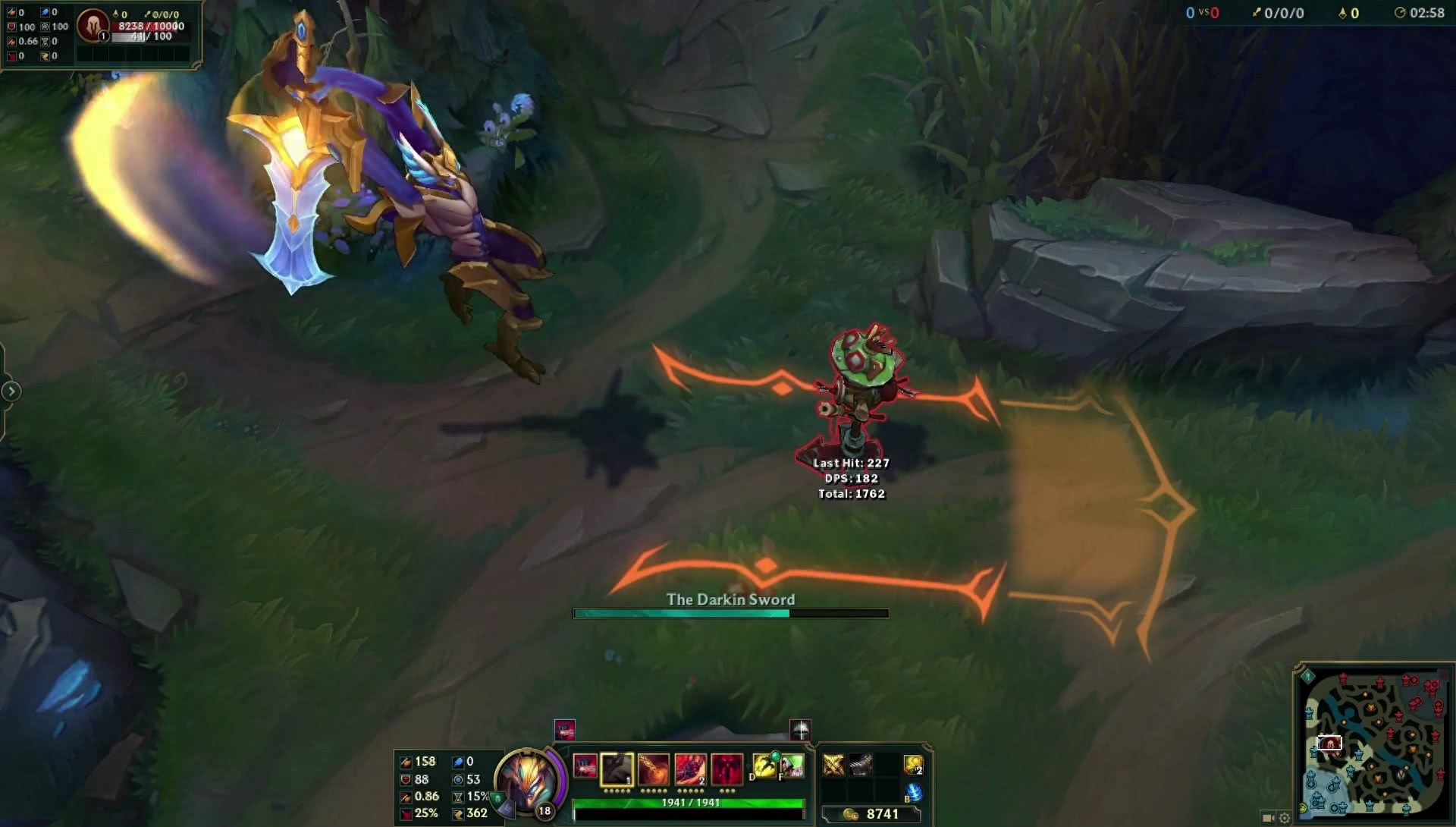Click the target dummy portrait
Screen dimensions: 1456x827
click(93, 24)
